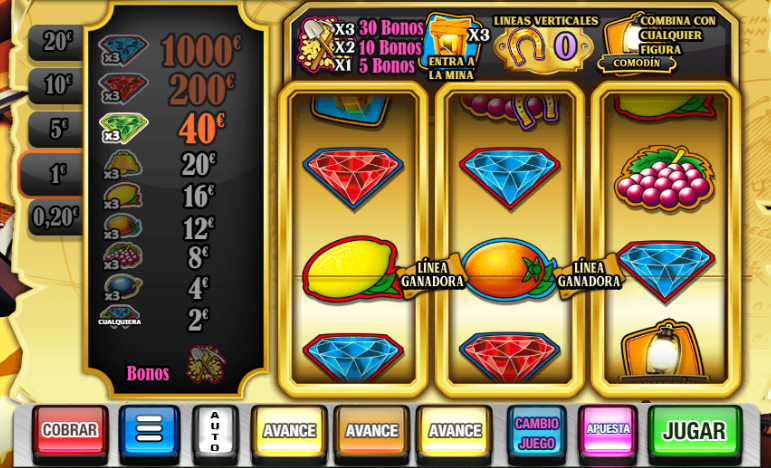Select the 20€ bet tab
The image size is (771, 468).
point(57,42)
